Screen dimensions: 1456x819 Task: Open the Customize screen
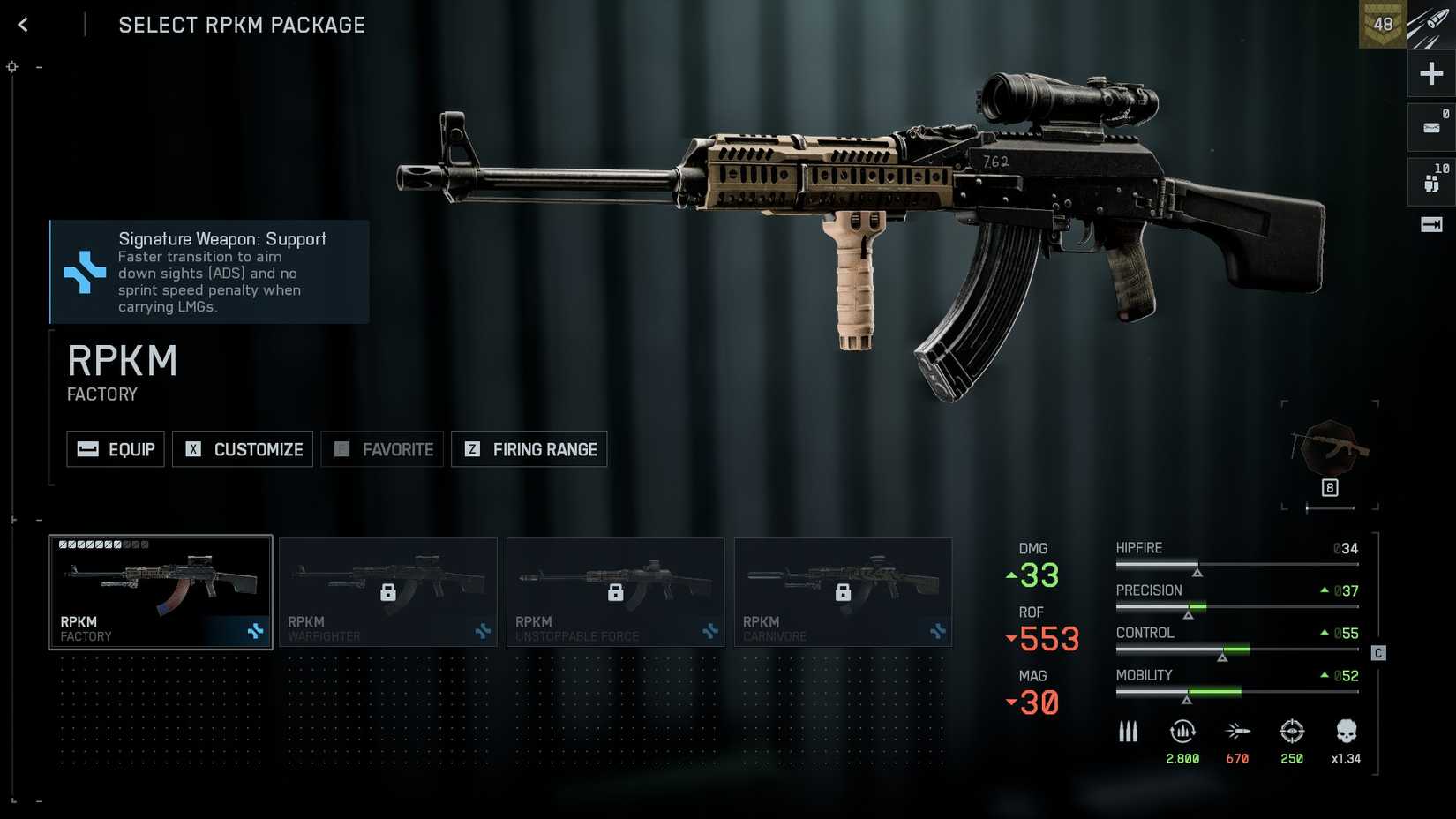pos(243,449)
